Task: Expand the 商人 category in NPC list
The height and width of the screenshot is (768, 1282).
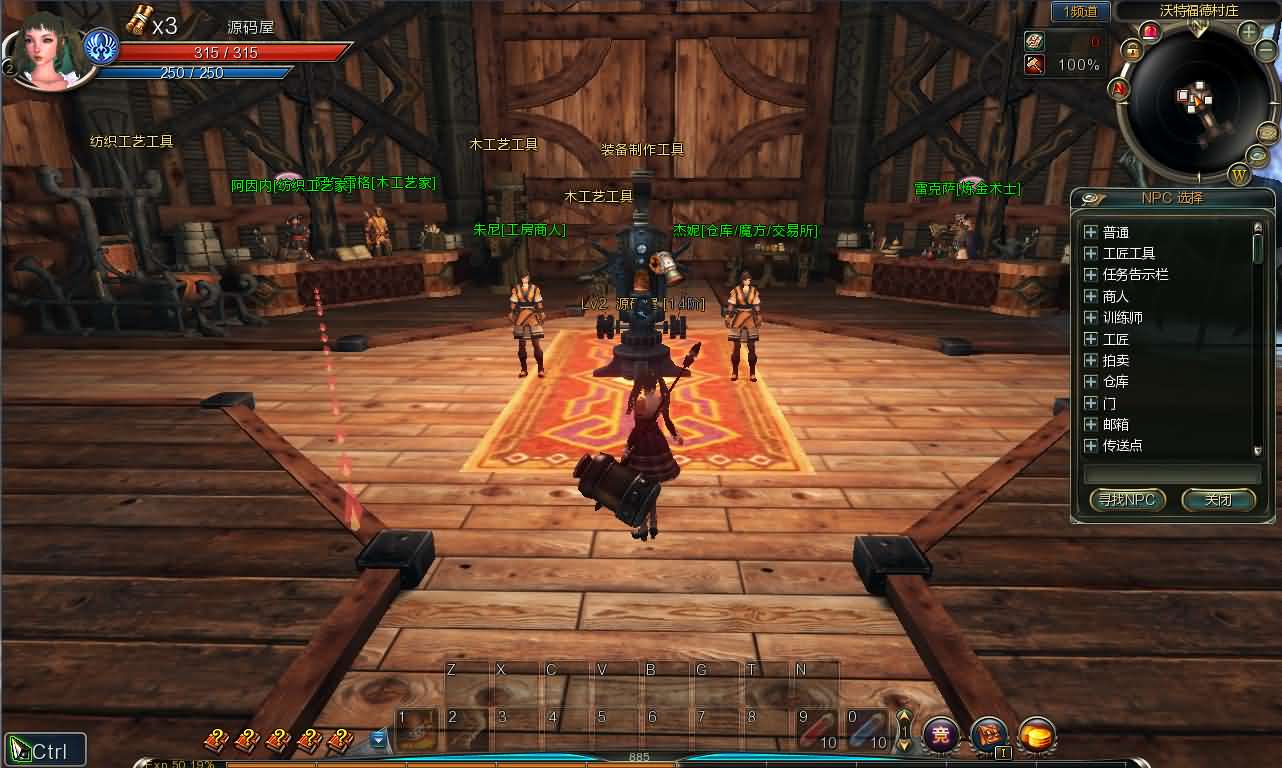Action: 1089,296
